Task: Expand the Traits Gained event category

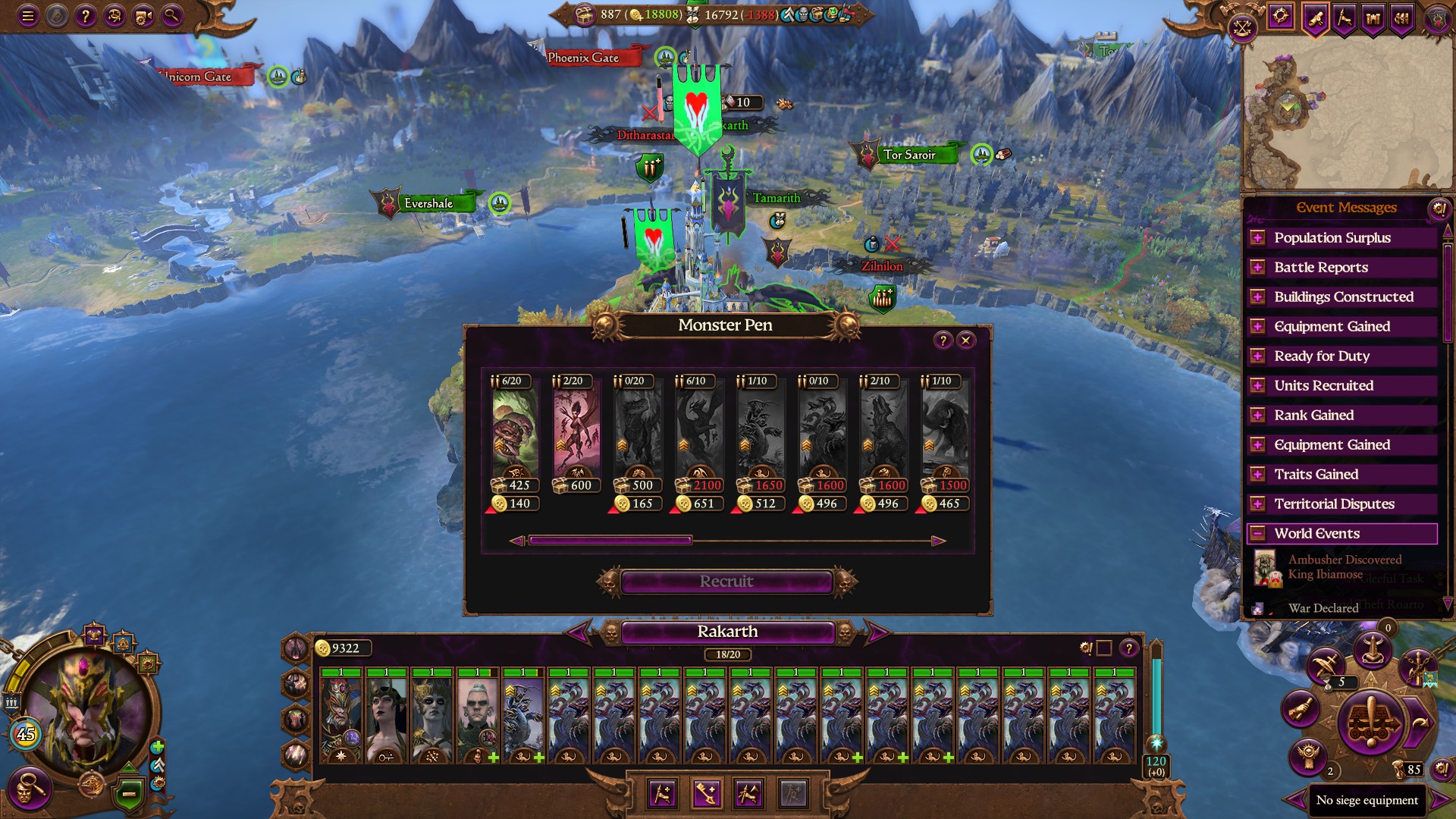Action: (1259, 474)
